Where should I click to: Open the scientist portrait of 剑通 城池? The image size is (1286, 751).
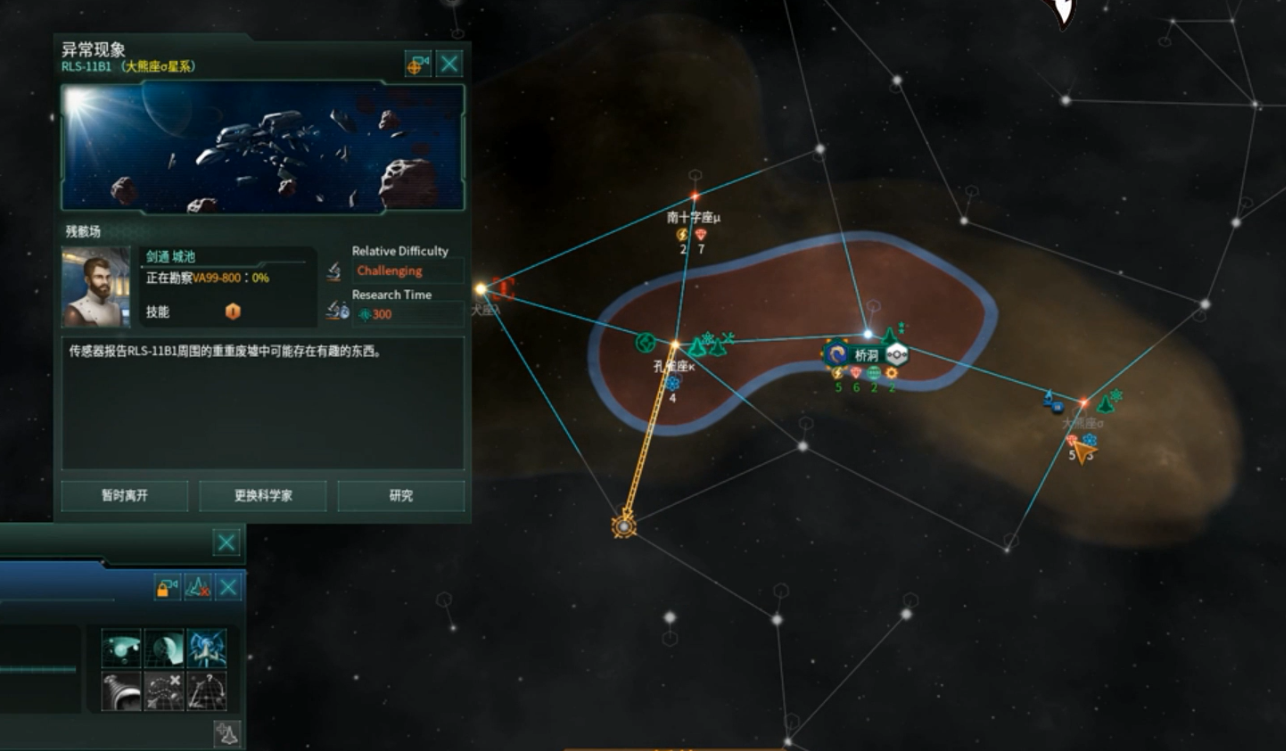96,287
